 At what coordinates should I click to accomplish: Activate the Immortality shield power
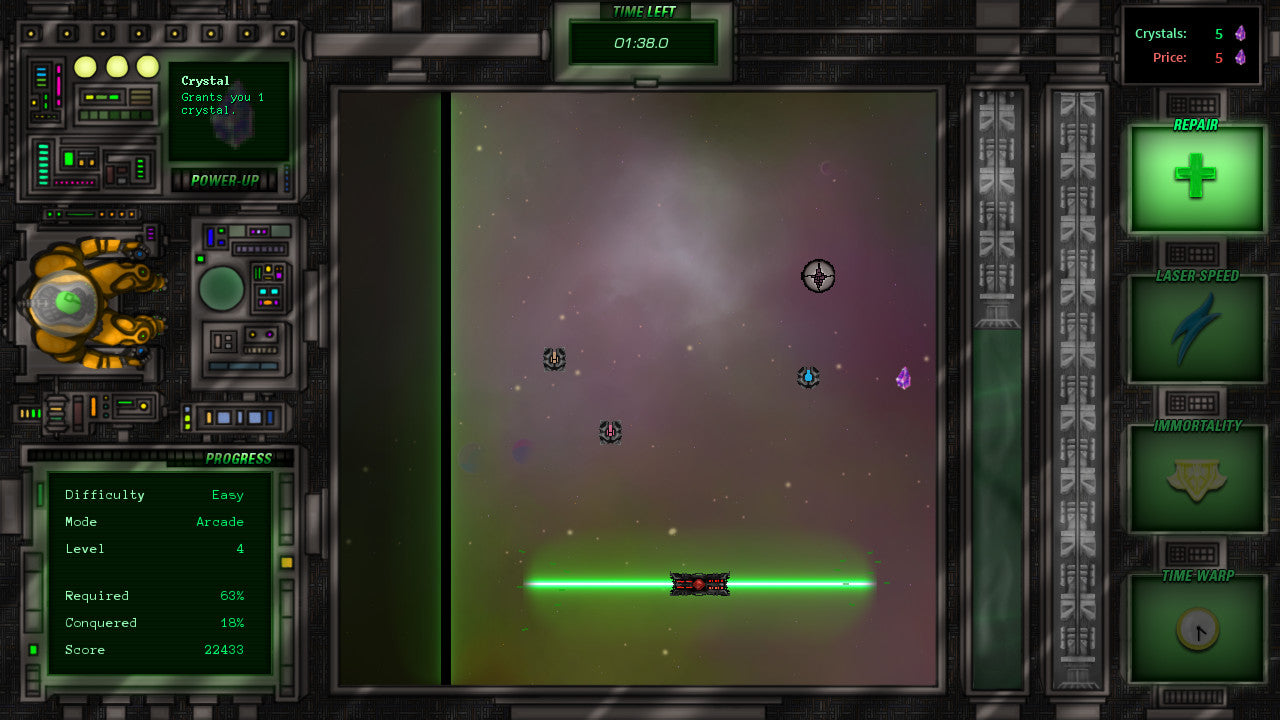[x=1196, y=480]
